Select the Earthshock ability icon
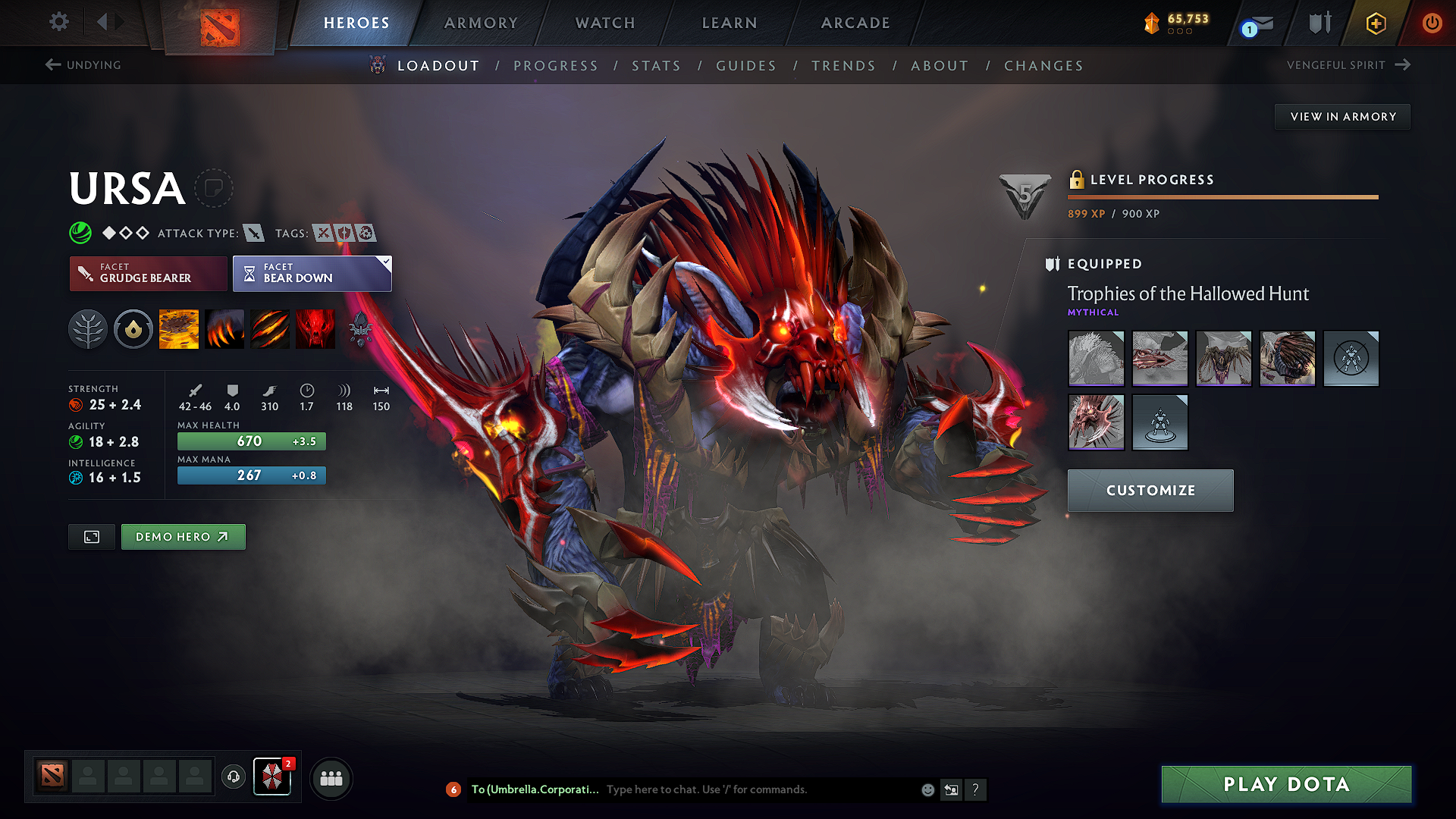This screenshot has height=819, width=1456. (179, 328)
